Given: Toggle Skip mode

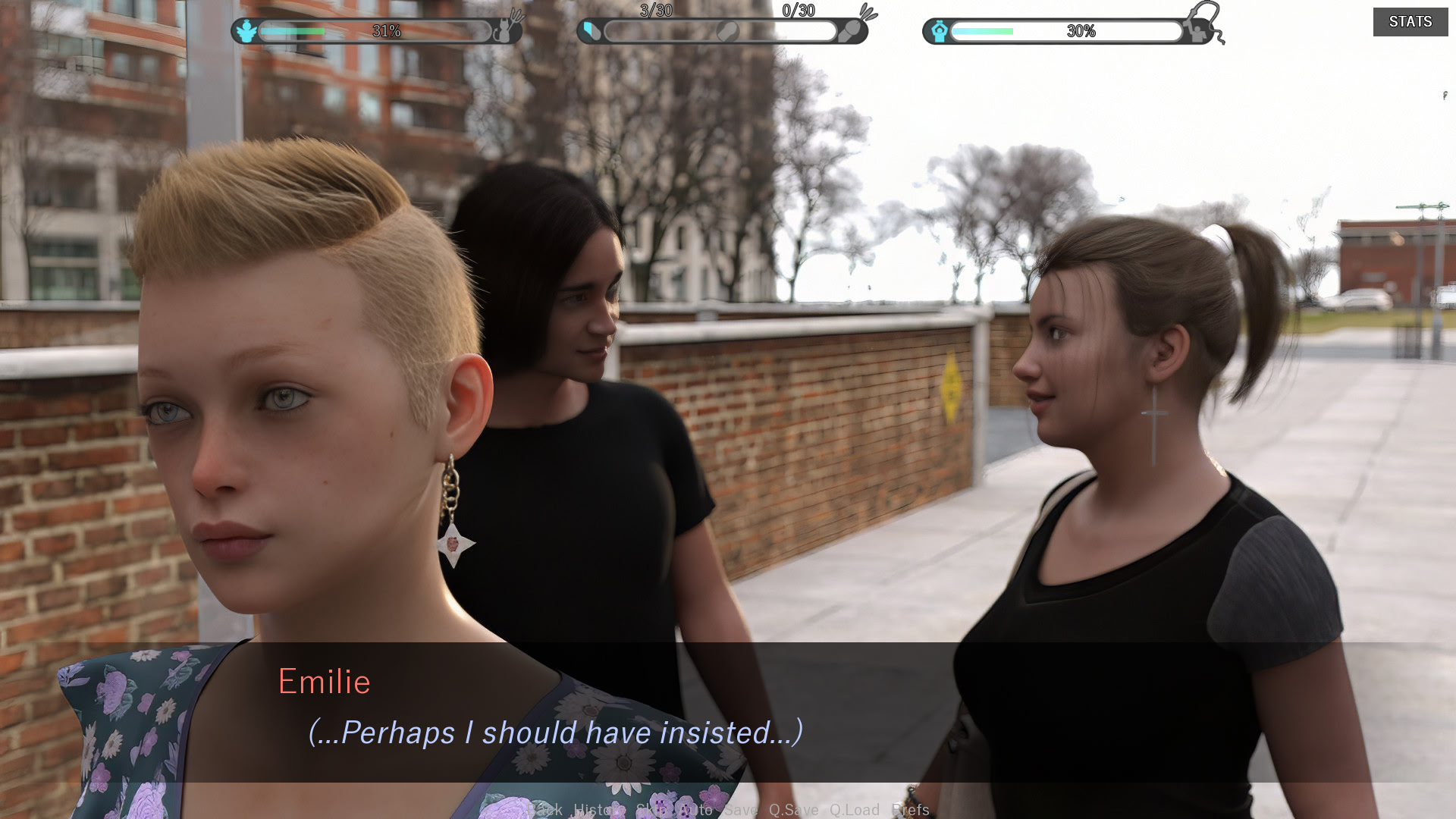Looking at the screenshot, I should click(651, 810).
